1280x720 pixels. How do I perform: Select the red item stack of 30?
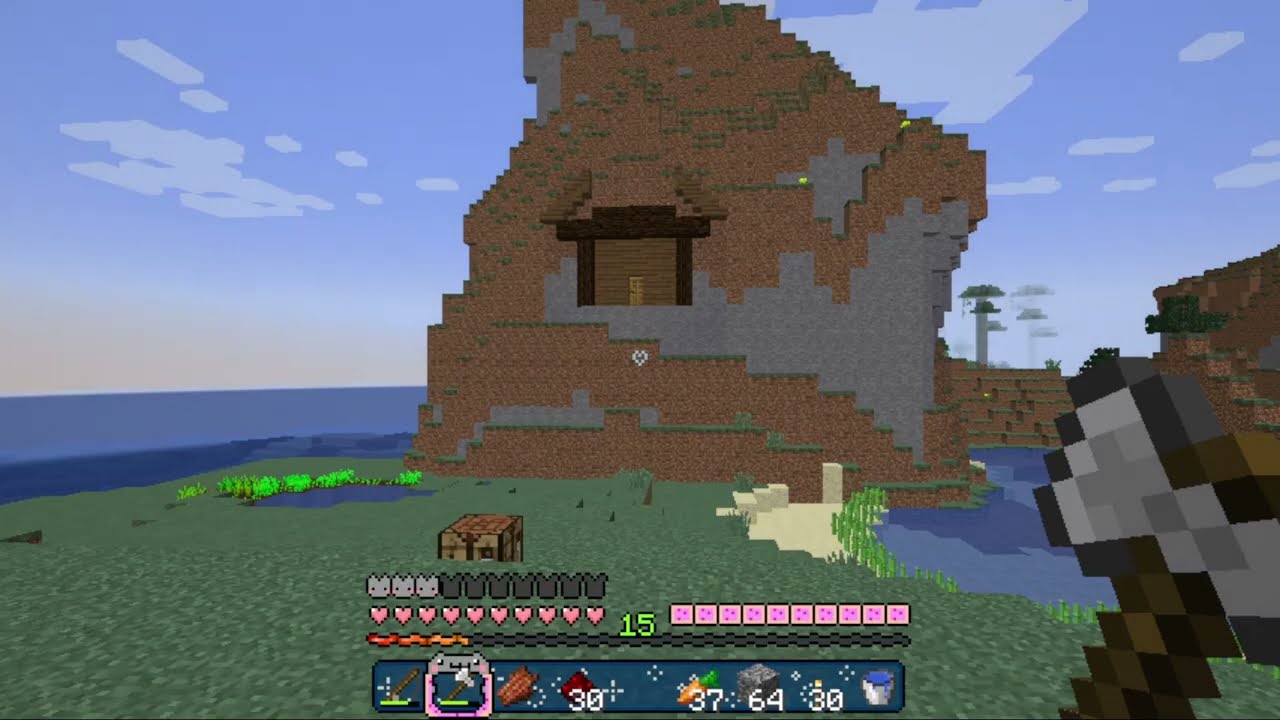(578, 687)
